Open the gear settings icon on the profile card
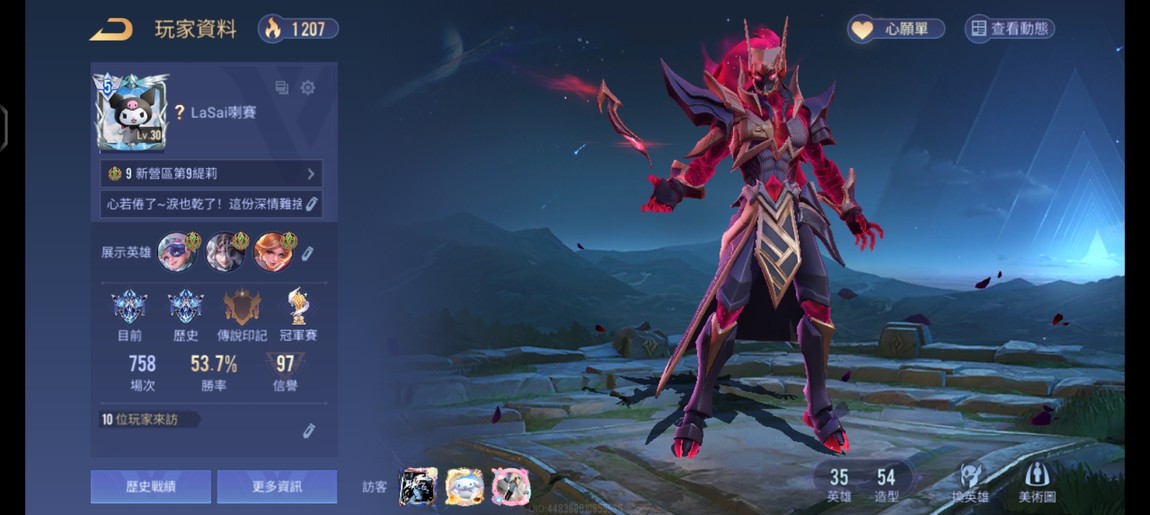 tap(308, 88)
